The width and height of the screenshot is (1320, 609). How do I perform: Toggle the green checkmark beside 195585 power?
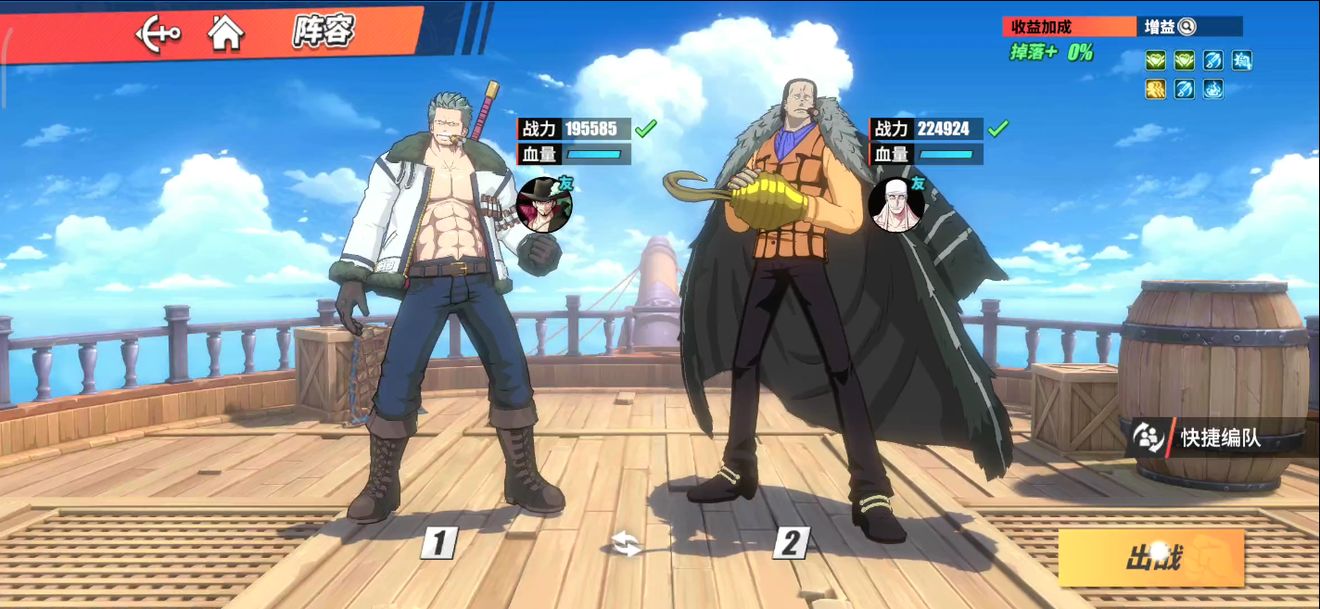click(x=646, y=128)
